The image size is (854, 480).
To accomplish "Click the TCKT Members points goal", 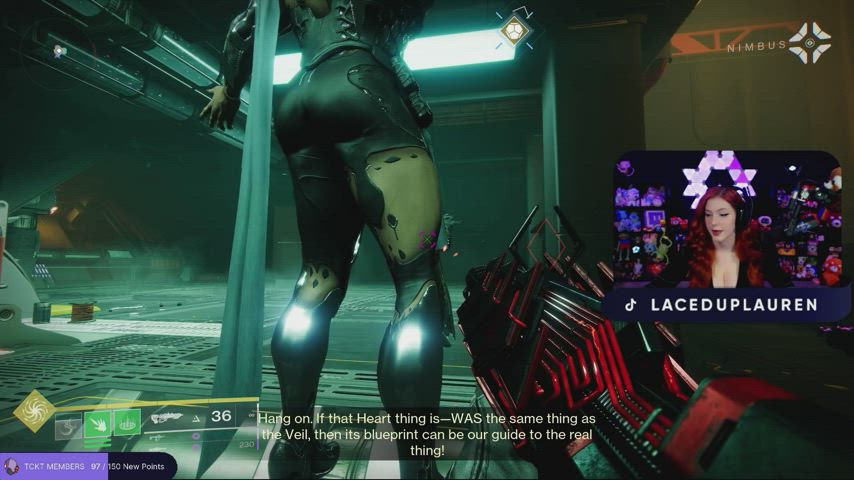I will click(88, 466).
